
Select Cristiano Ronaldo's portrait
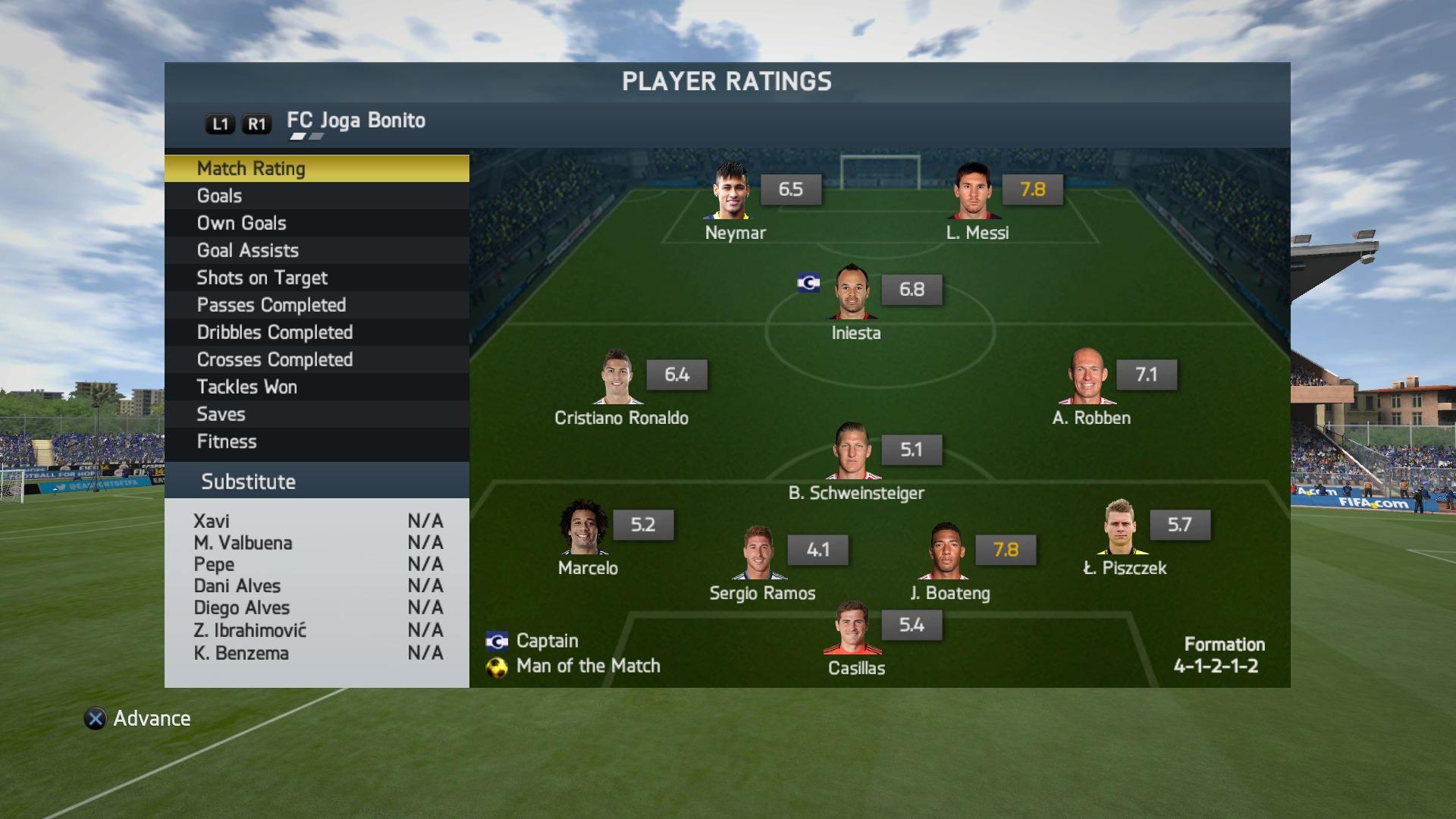[618, 376]
